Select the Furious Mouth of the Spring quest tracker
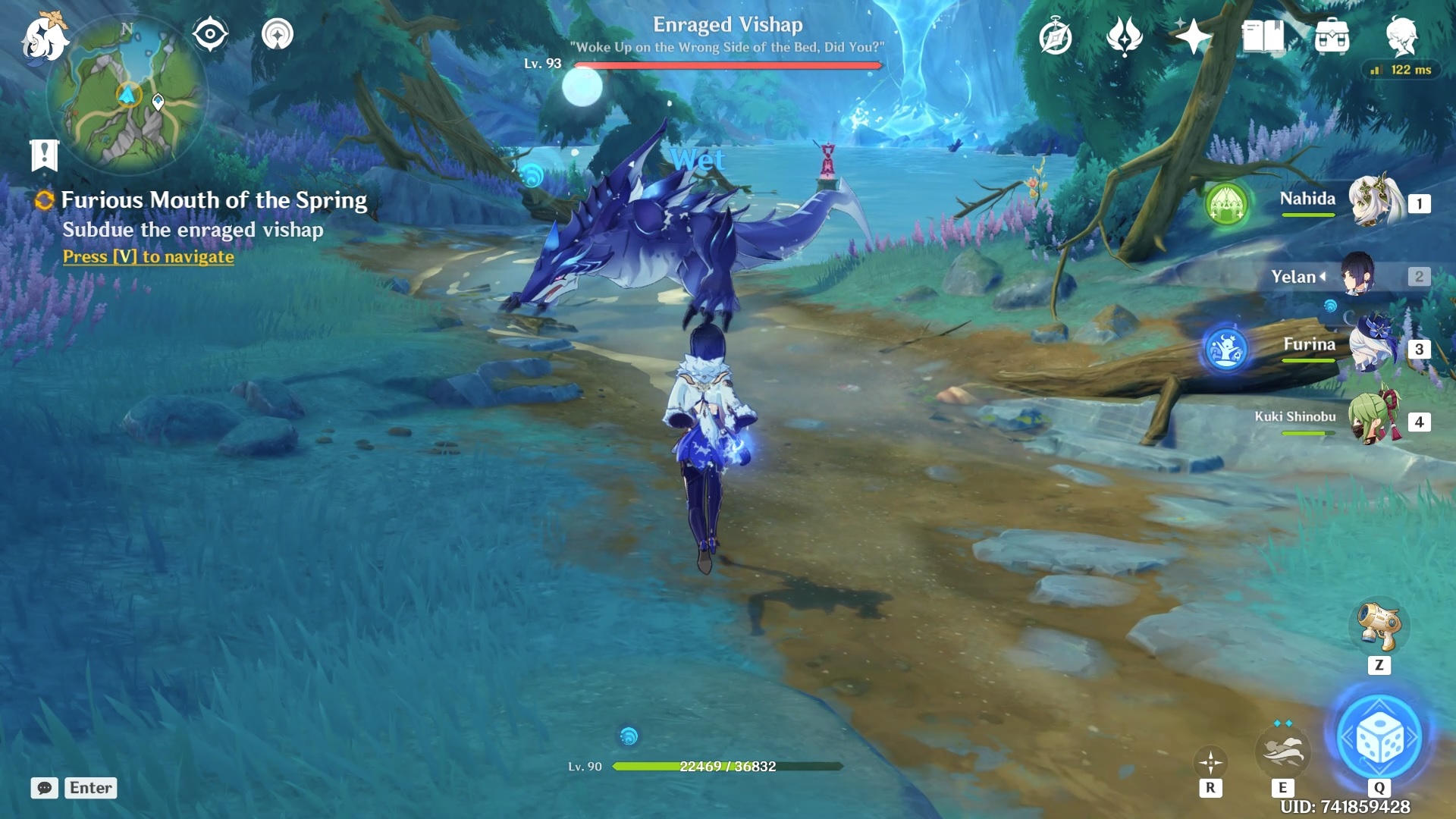This screenshot has height=819, width=1456. coord(213,200)
